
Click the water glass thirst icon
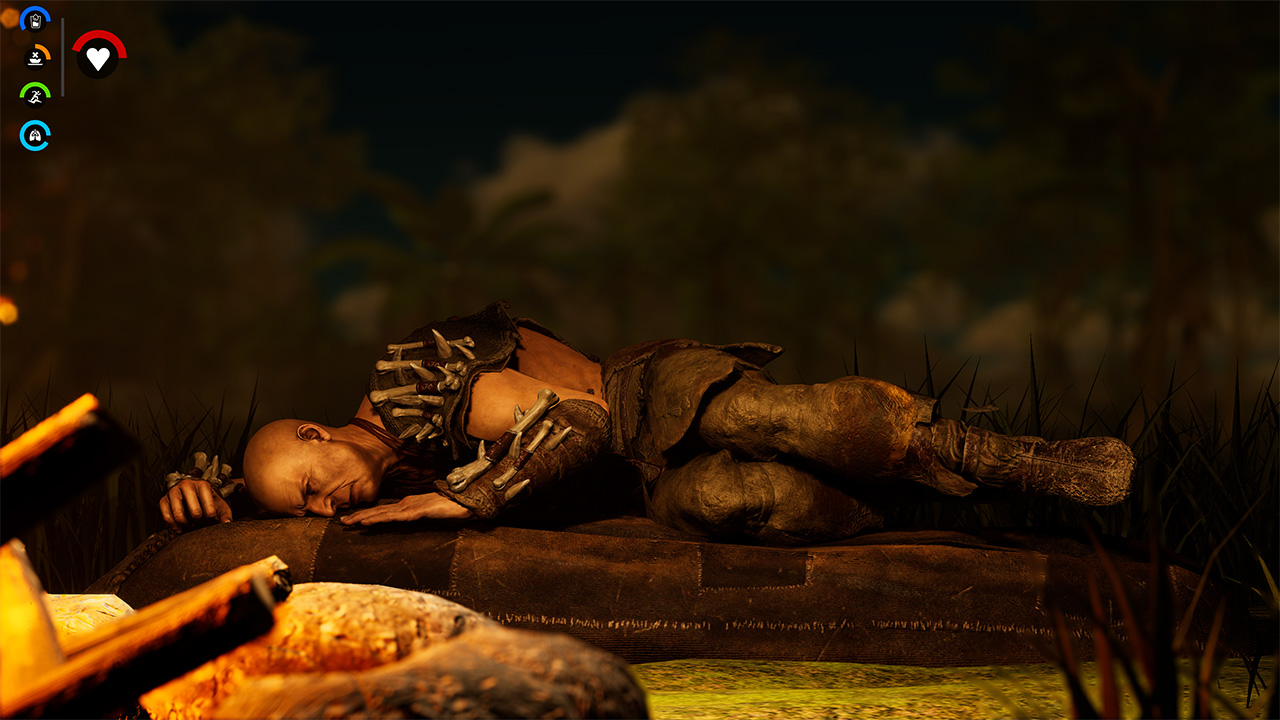35,20
